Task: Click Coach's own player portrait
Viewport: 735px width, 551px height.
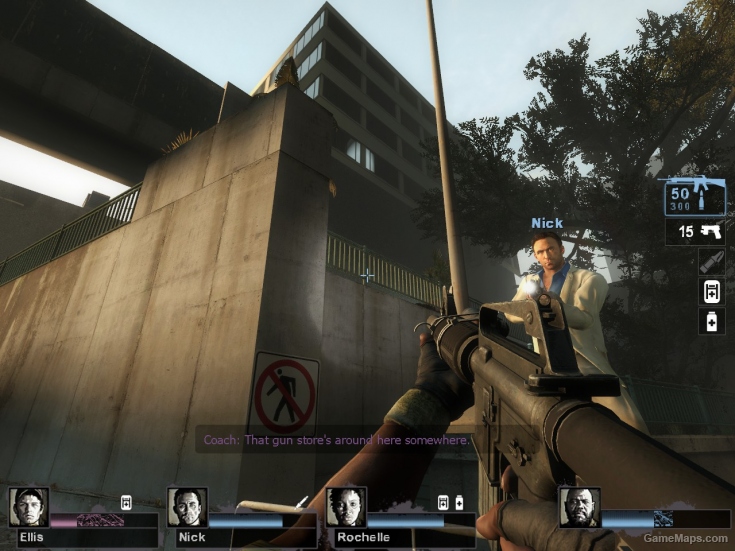Action: pyautogui.click(x=579, y=508)
